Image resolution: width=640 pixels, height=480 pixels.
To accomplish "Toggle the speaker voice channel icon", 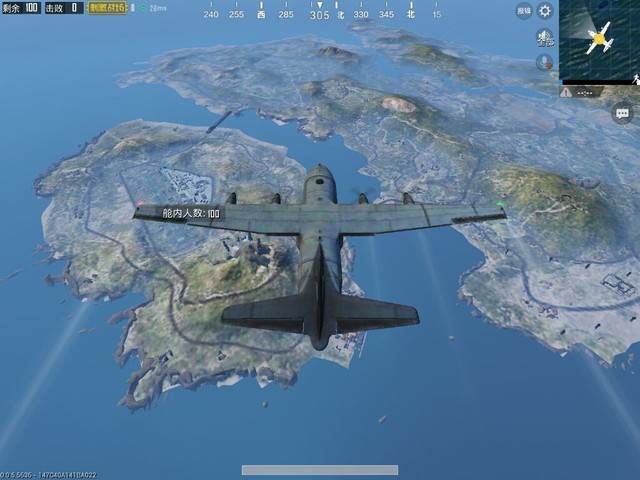I will [x=545, y=38].
